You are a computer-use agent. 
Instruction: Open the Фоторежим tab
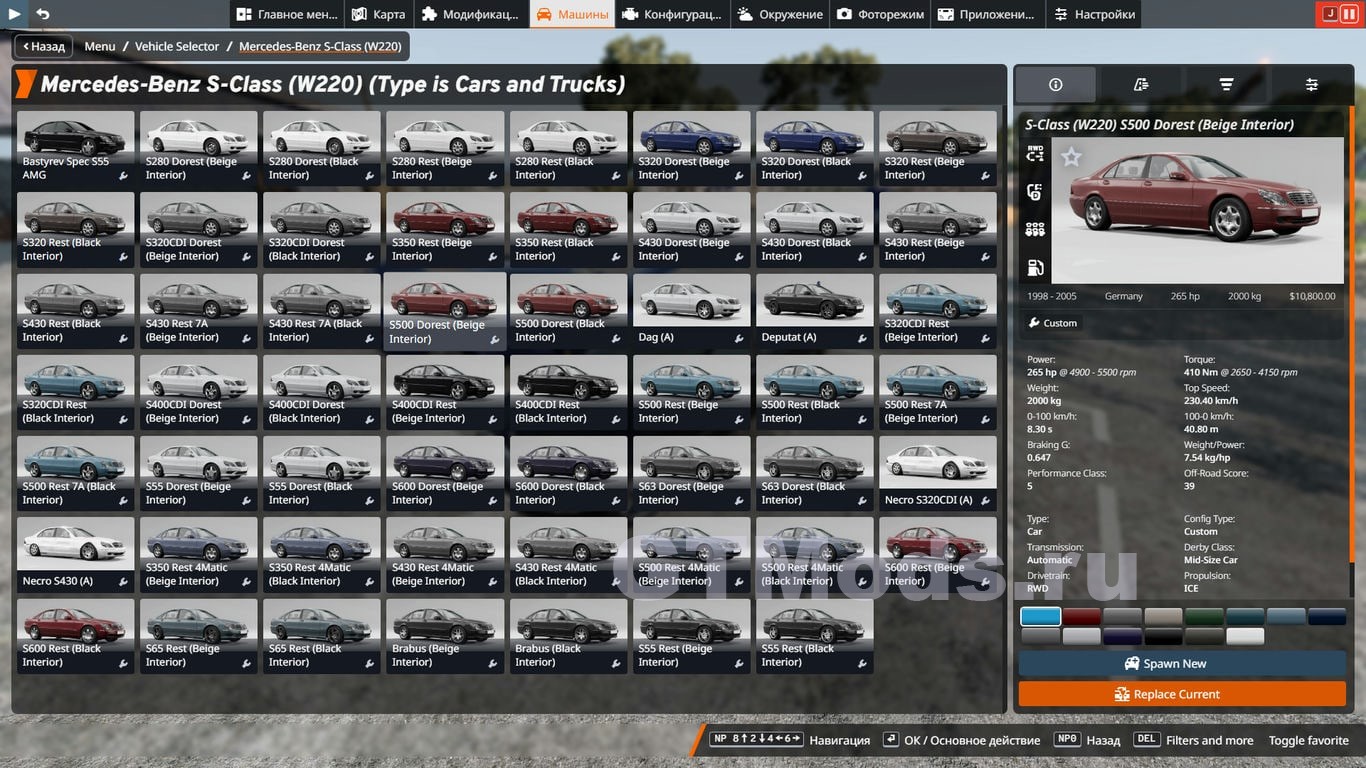[x=879, y=14]
